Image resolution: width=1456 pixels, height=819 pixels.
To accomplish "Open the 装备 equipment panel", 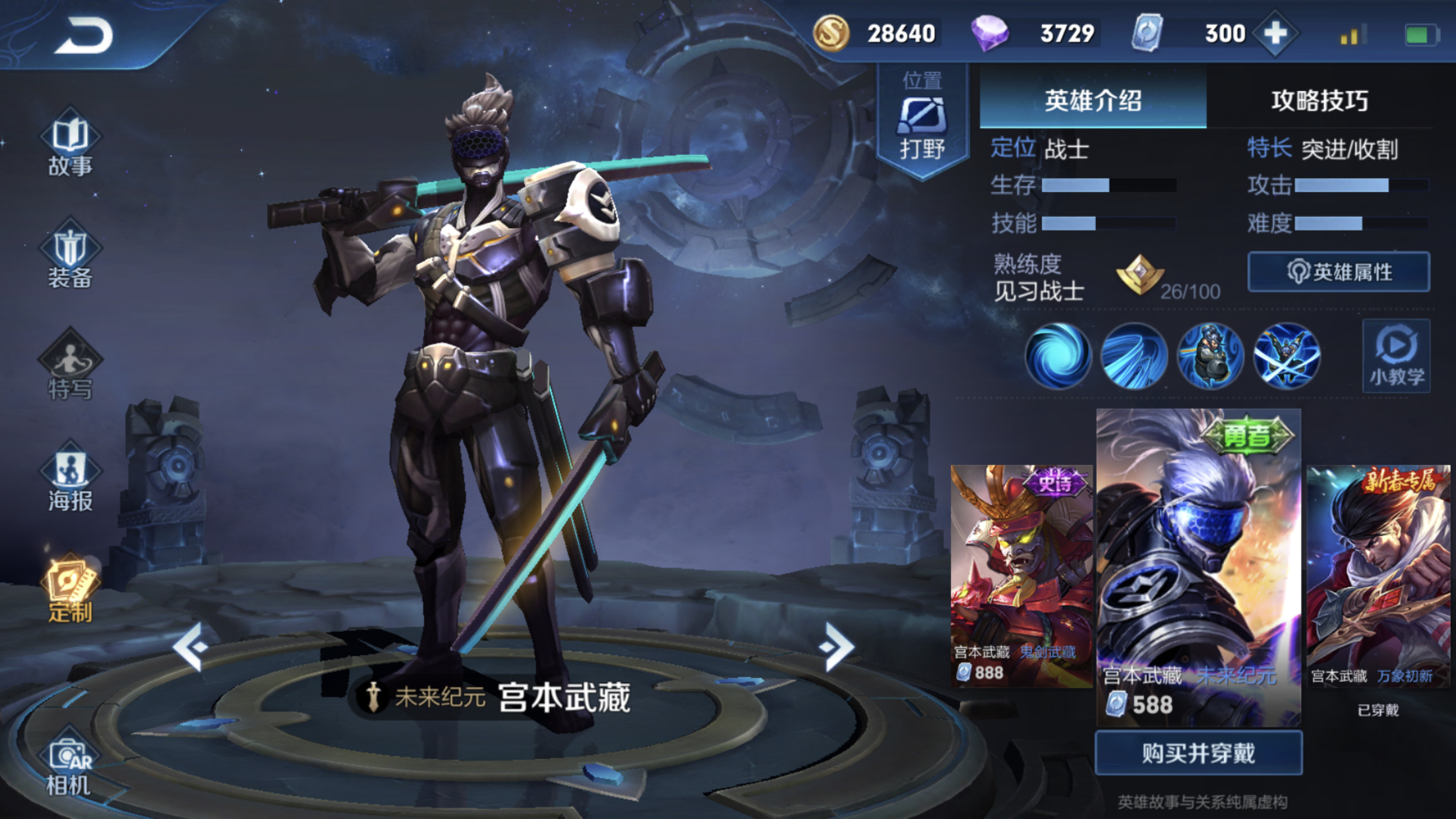I will 71,257.
